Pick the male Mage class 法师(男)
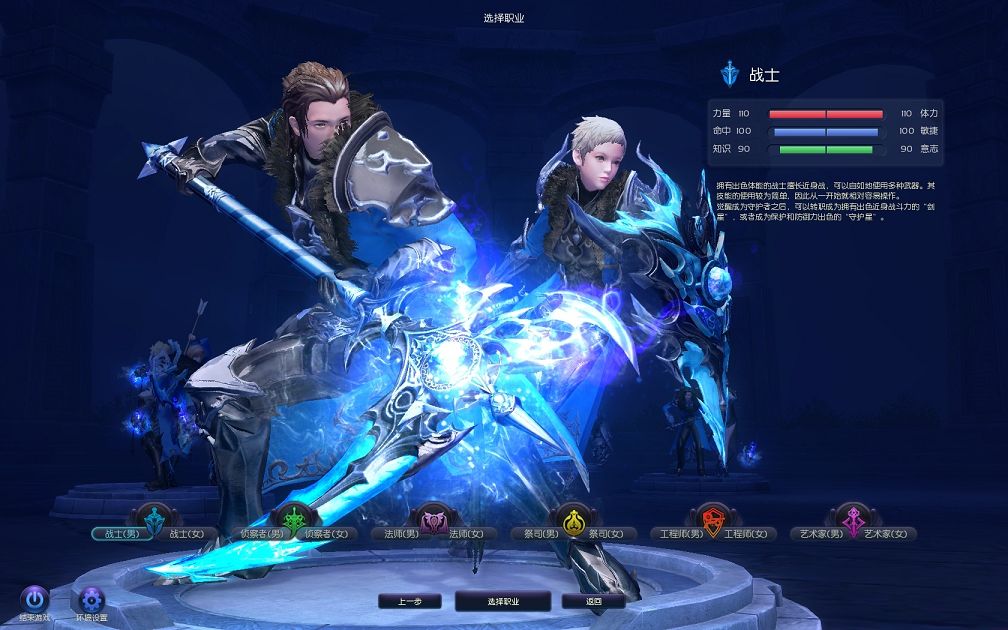 tap(400, 534)
